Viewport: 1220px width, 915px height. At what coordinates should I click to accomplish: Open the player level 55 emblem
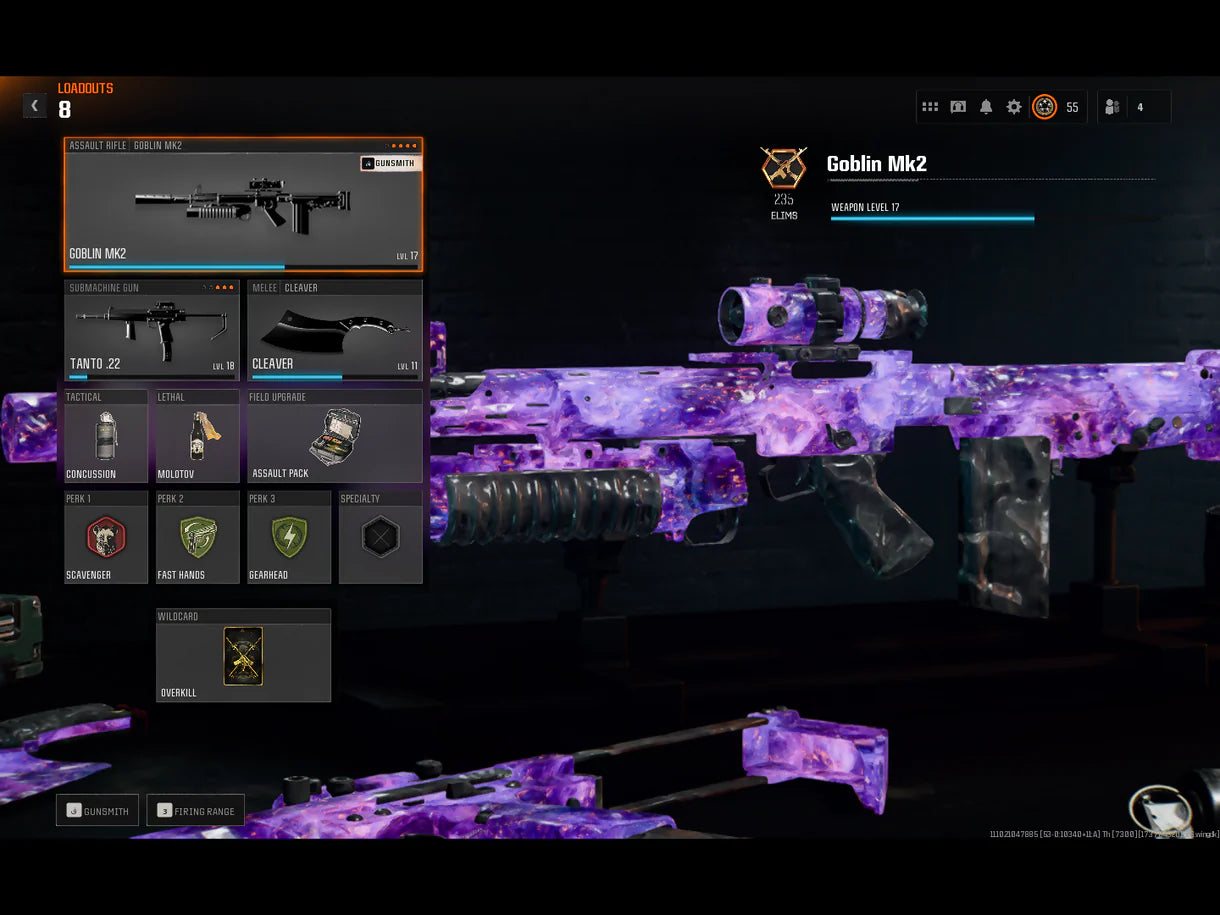[1044, 107]
